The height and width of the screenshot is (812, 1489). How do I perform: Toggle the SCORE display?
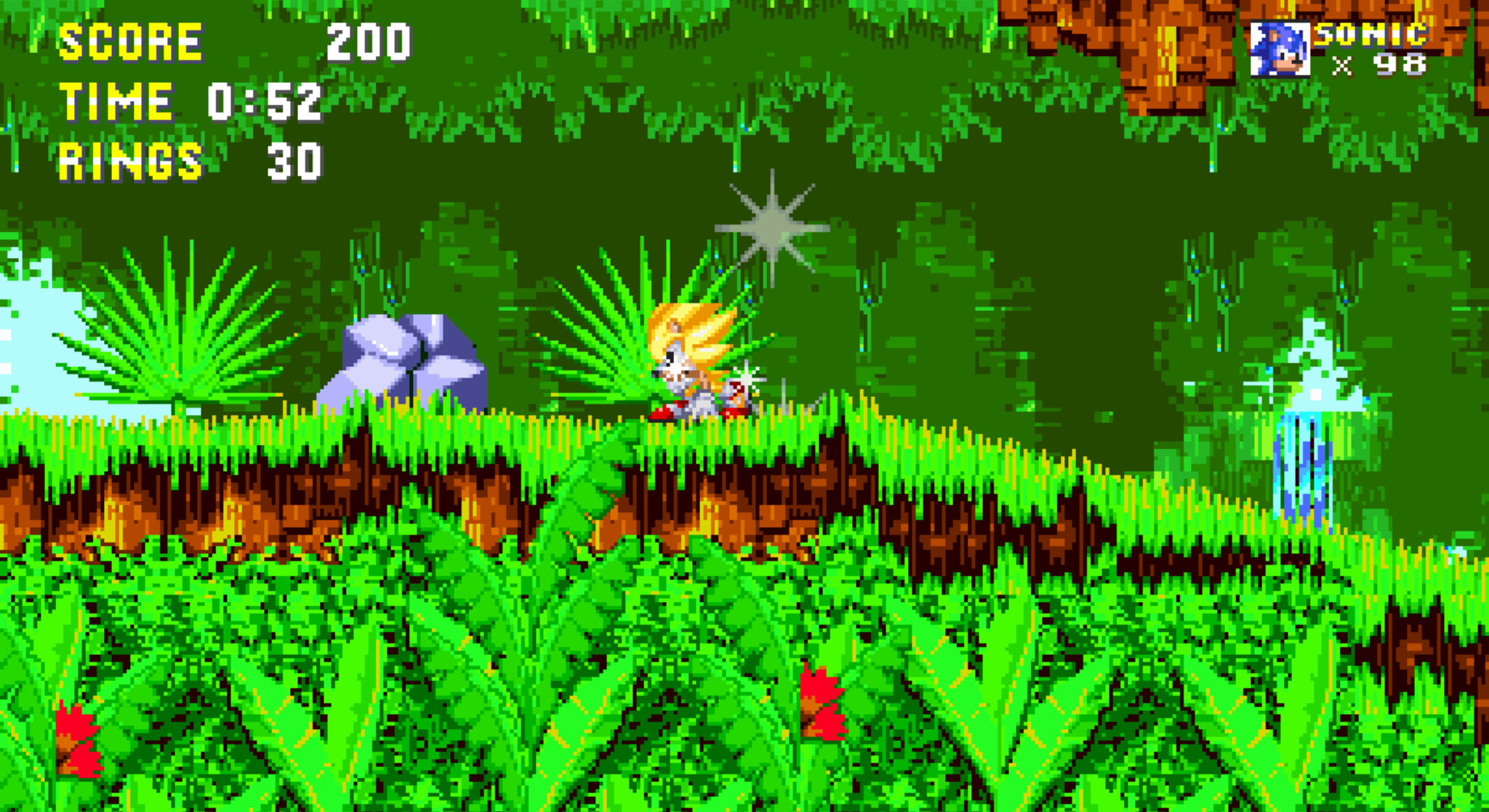(131, 42)
